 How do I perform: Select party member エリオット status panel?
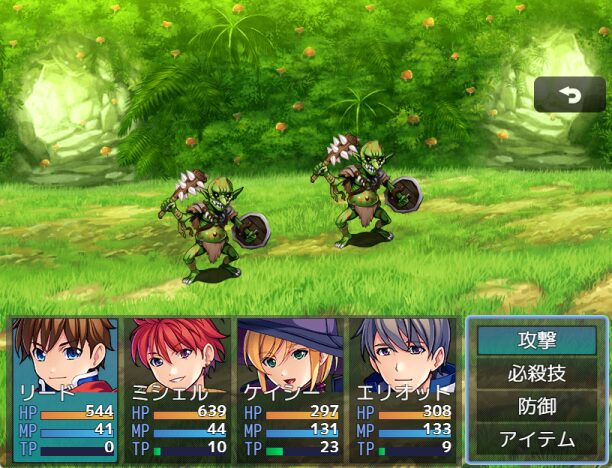402,390
